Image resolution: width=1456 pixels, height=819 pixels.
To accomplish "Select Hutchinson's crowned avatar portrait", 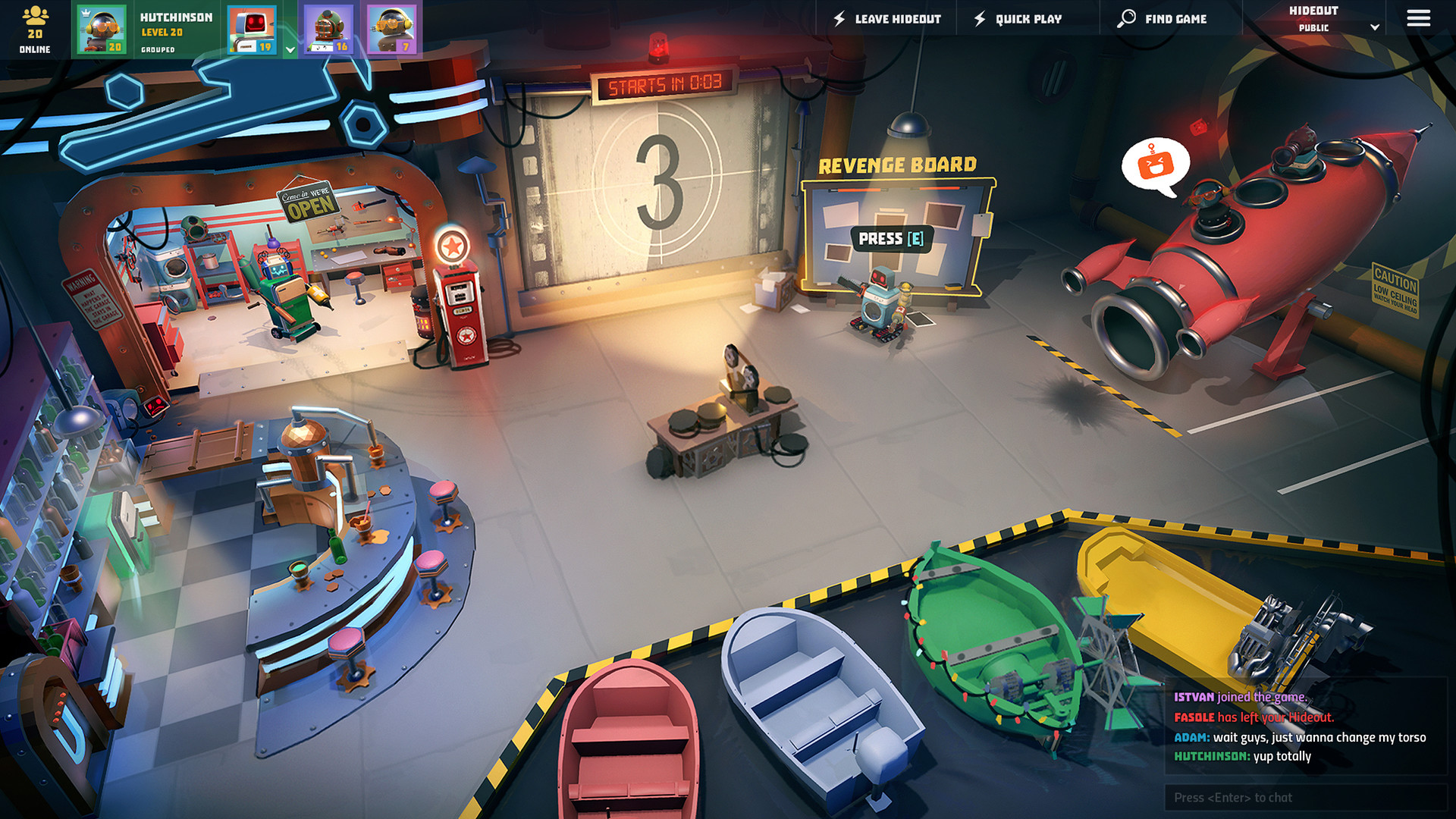I will tap(101, 29).
